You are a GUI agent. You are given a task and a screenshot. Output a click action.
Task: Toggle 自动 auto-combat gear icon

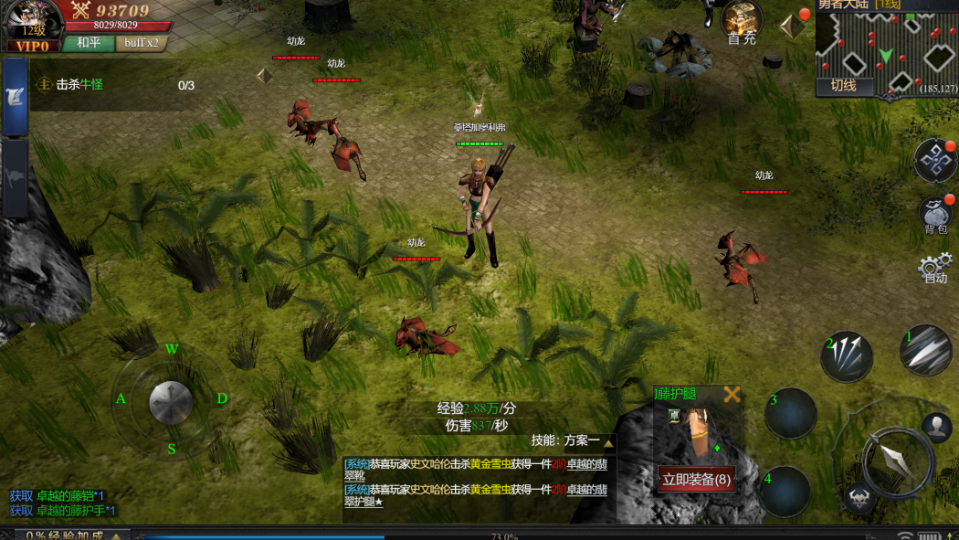pos(934,268)
